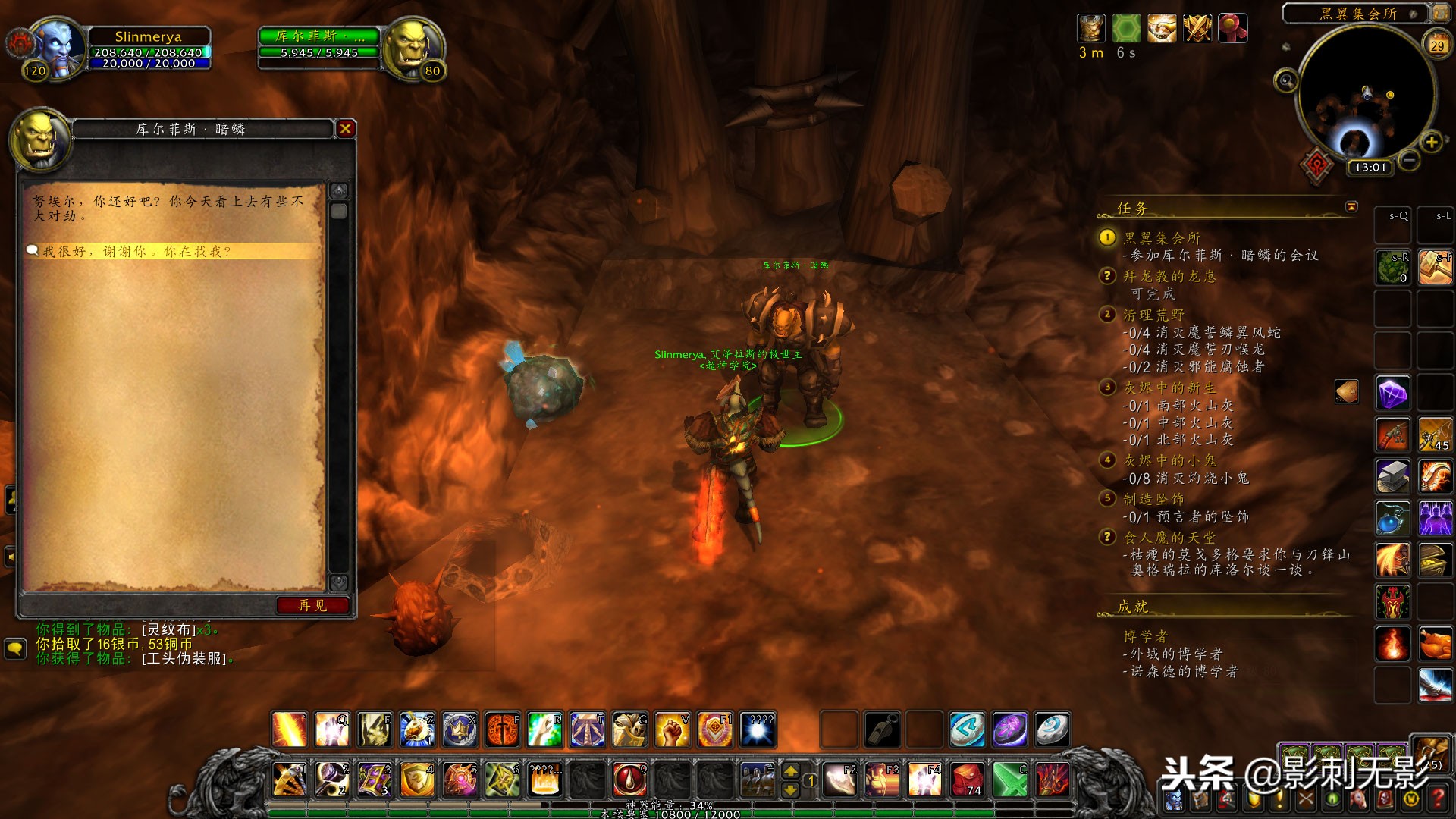The height and width of the screenshot is (819, 1456).
Task: Open the calendar button showing 29
Action: 1437,45
